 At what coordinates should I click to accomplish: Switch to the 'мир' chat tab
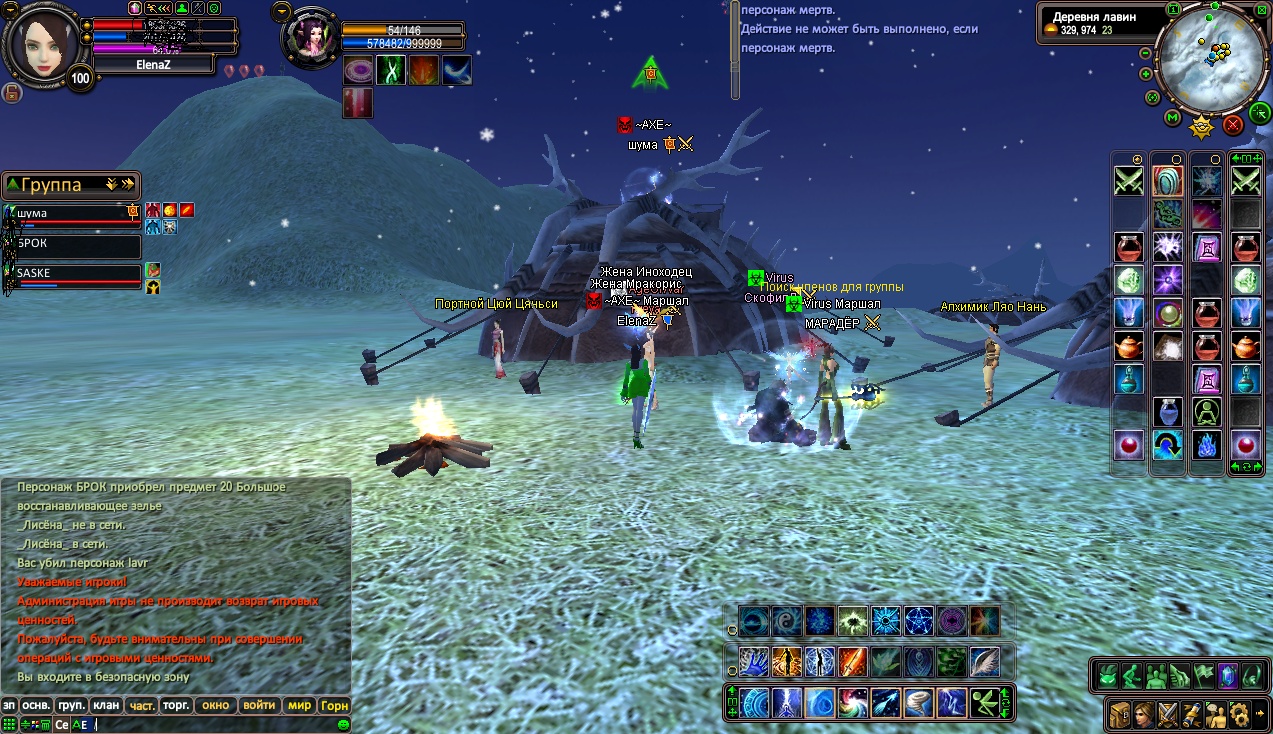pyautogui.click(x=299, y=705)
